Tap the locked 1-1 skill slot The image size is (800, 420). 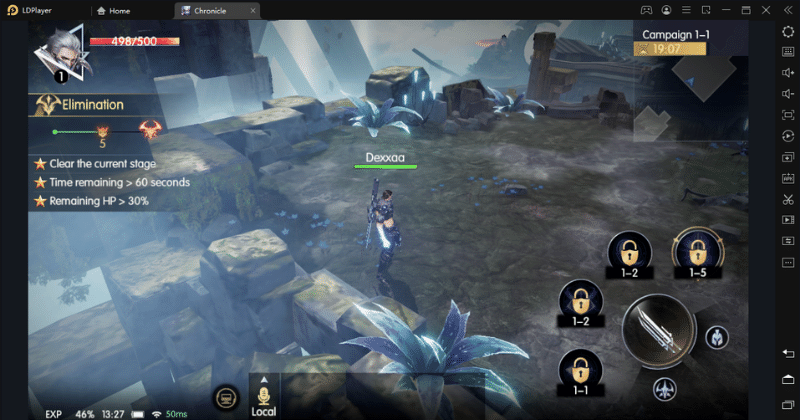click(579, 374)
